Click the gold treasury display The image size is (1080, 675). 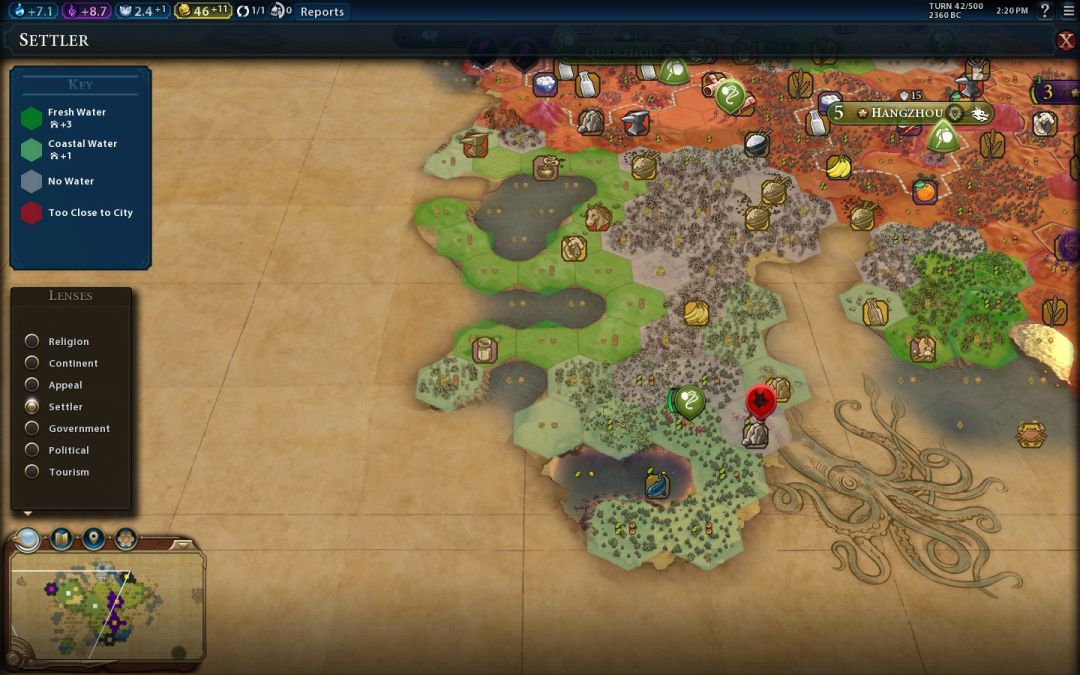pos(203,11)
